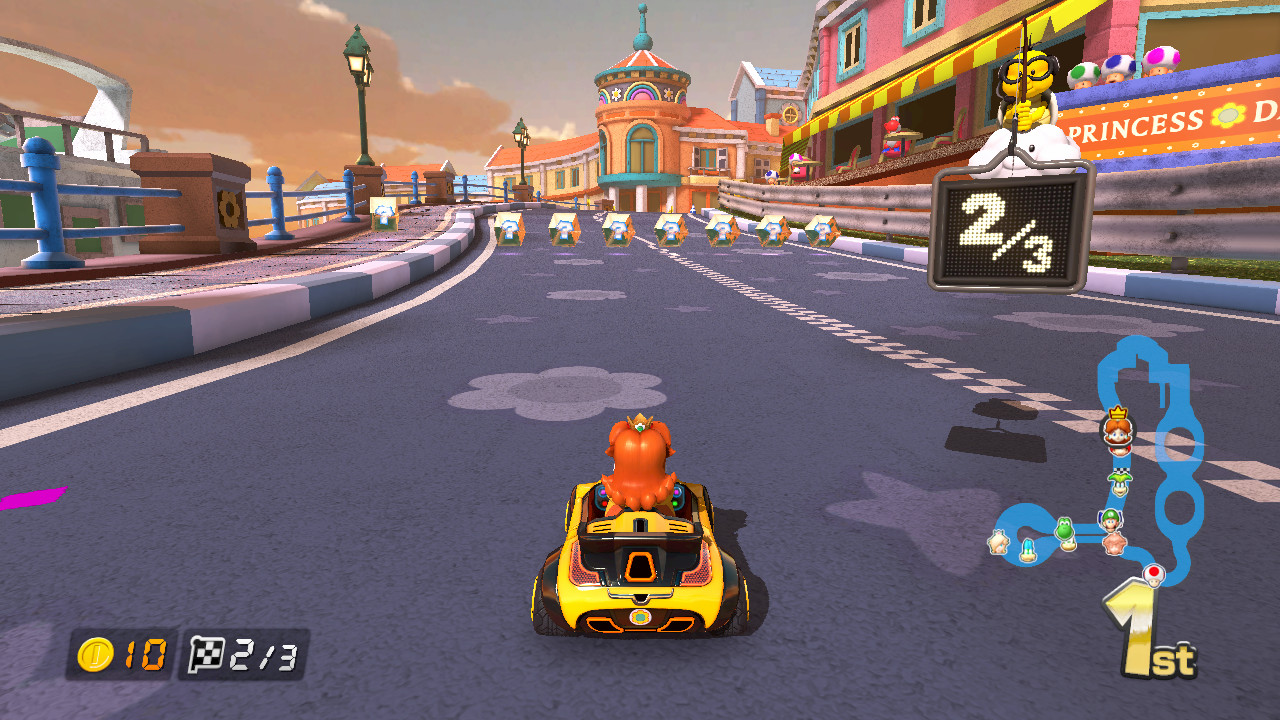The image size is (1280, 720).
Task: Click Luigi's icon on the minimap
Action: point(1110,520)
